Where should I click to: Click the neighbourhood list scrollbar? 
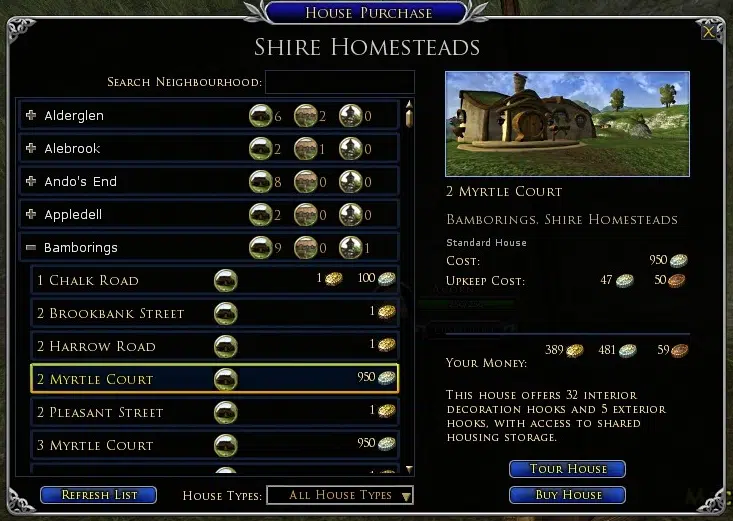[408, 290]
